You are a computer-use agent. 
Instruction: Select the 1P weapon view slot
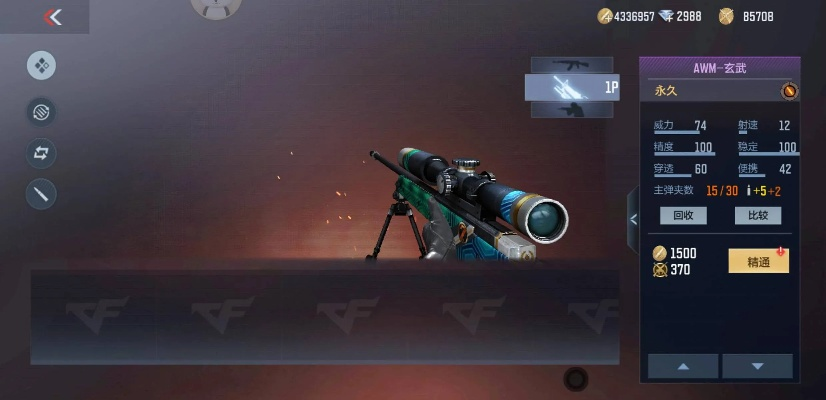[x=572, y=88]
